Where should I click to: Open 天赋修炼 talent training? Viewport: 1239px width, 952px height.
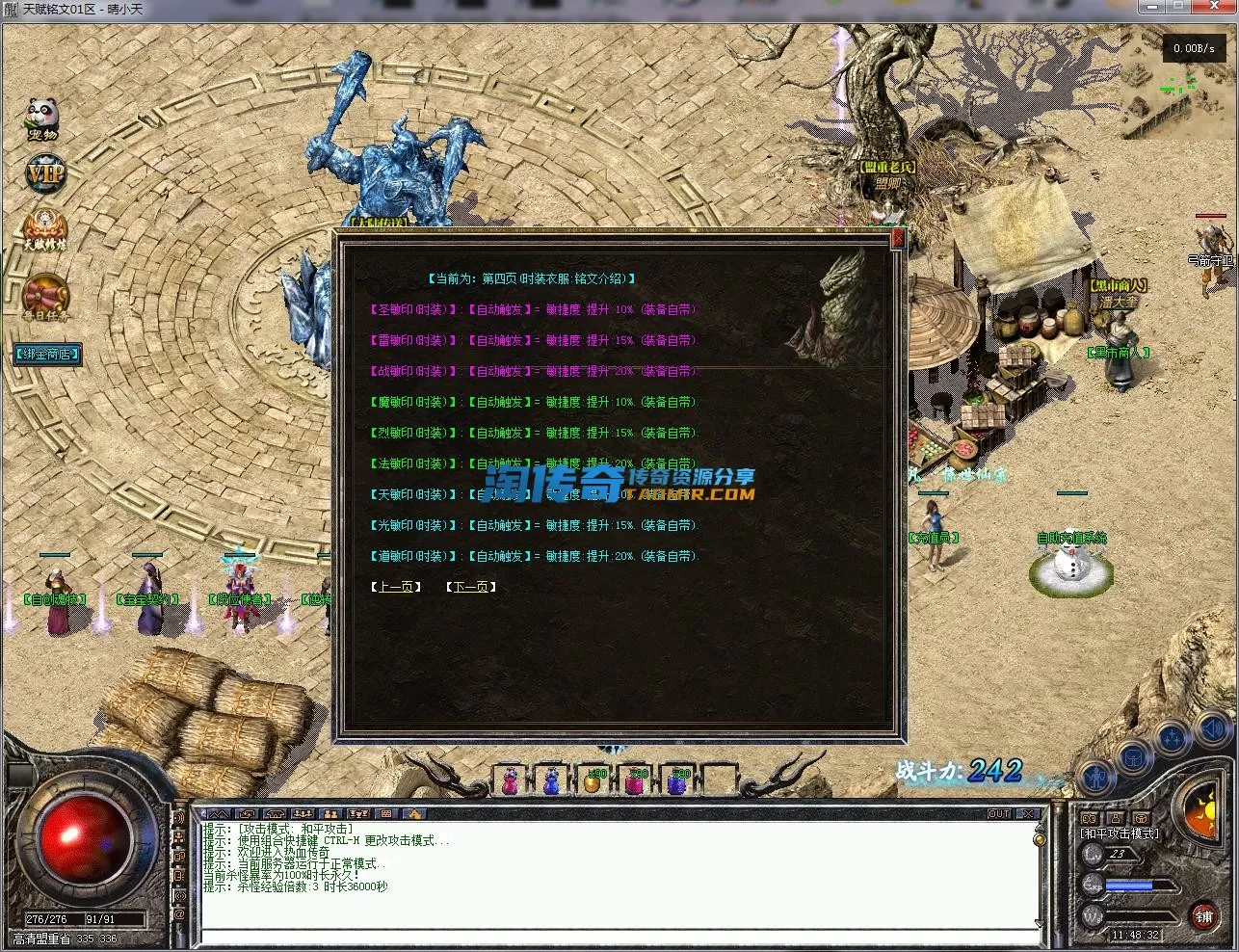point(45,229)
